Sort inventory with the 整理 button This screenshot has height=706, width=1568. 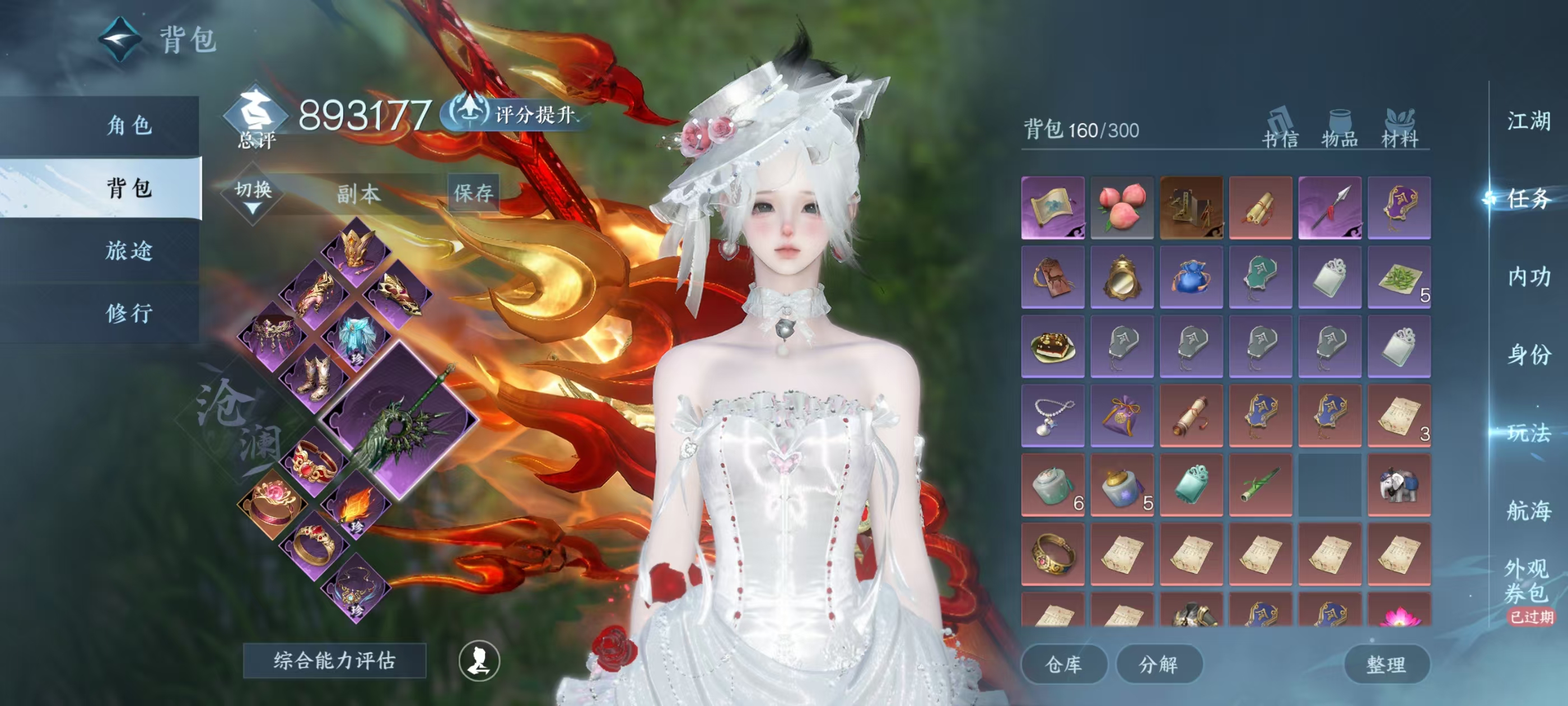1386,664
